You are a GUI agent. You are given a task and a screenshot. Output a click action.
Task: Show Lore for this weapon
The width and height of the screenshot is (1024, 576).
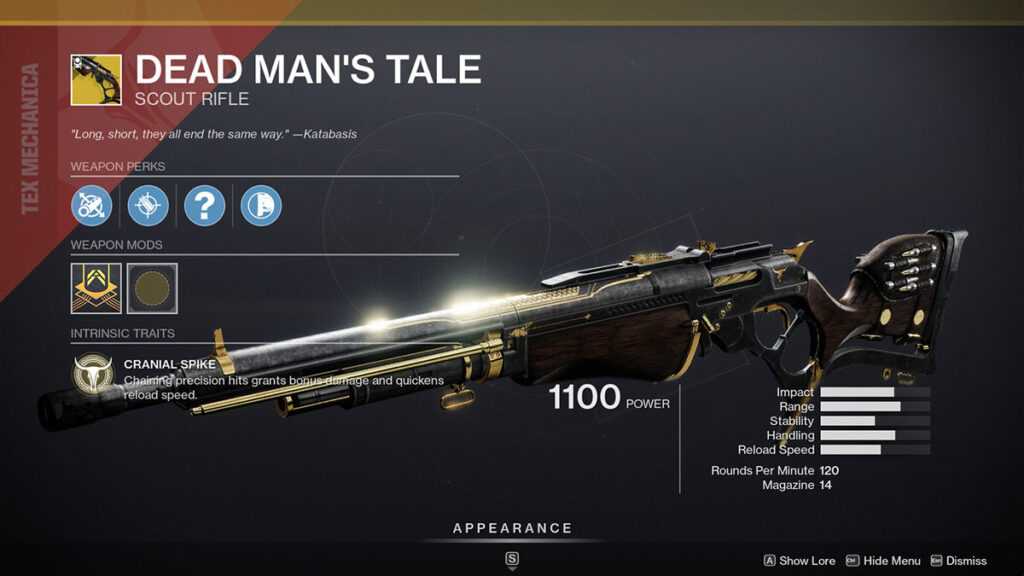[x=800, y=561]
